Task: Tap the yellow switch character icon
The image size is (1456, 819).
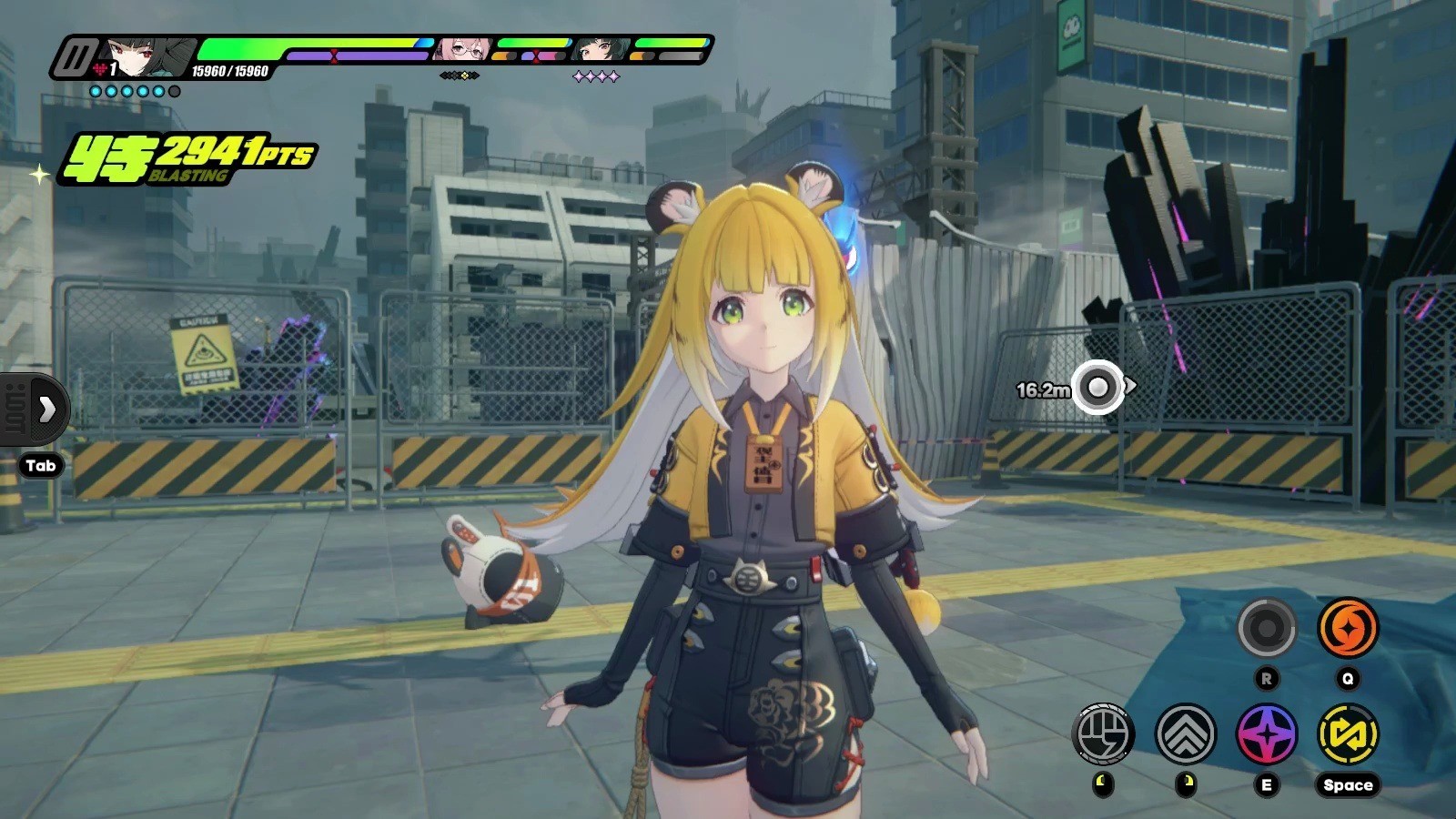Action: pos(1348,733)
